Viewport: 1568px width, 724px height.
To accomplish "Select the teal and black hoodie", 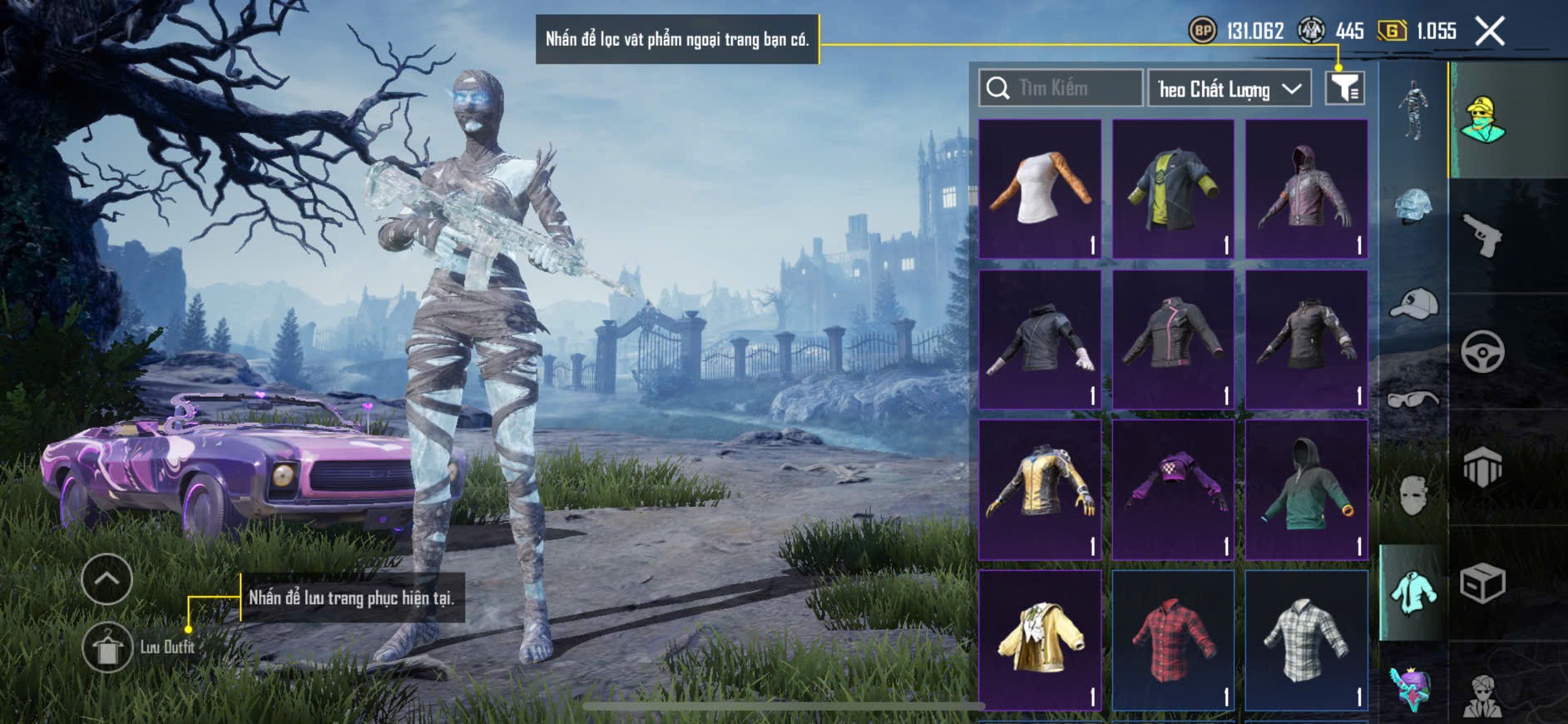I will point(1306,489).
